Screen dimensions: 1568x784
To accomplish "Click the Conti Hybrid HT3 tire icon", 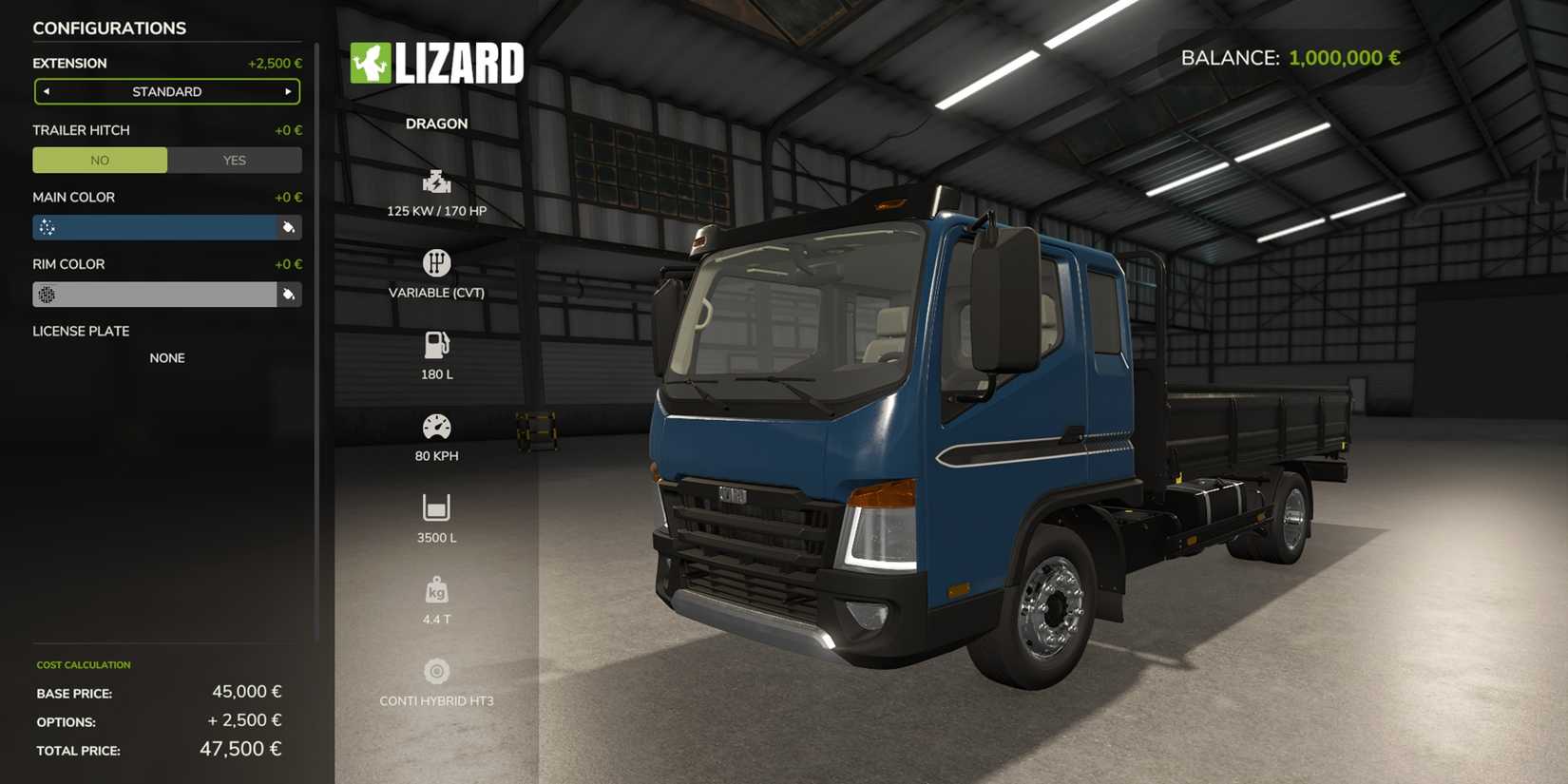I will click(436, 671).
